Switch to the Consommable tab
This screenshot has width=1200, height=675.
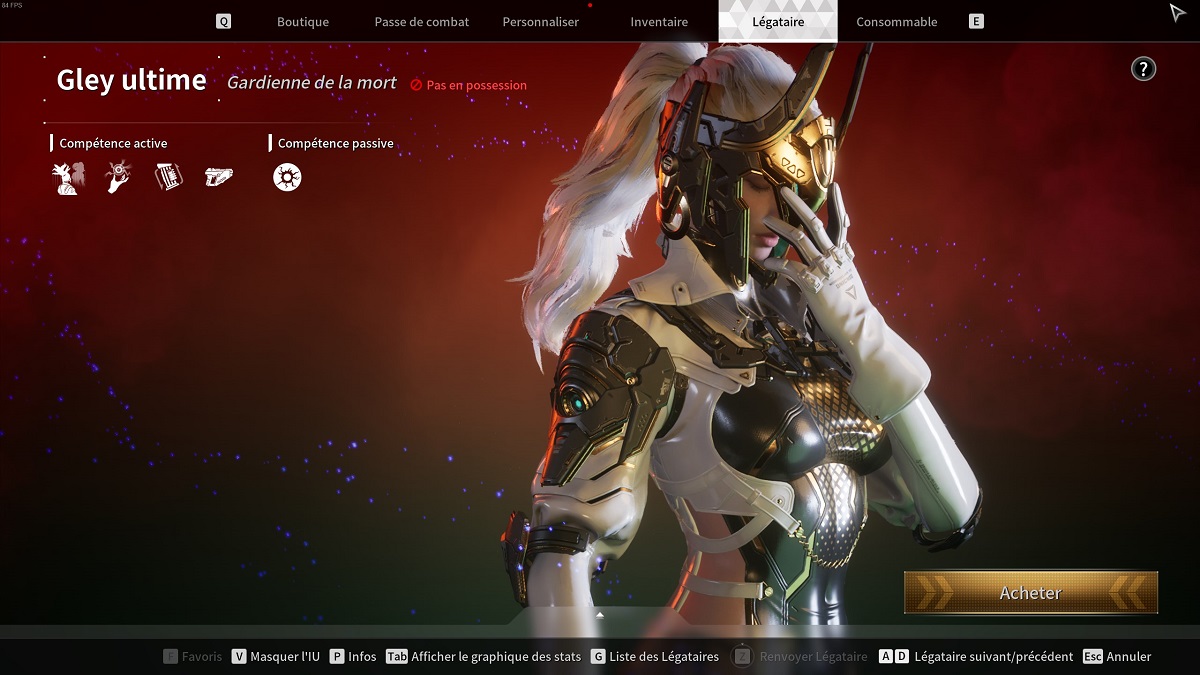897,22
